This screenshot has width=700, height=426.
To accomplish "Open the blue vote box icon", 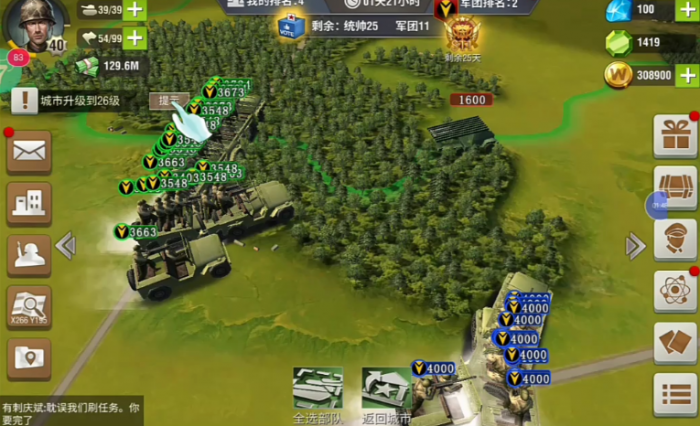I will (x=292, y=27).
